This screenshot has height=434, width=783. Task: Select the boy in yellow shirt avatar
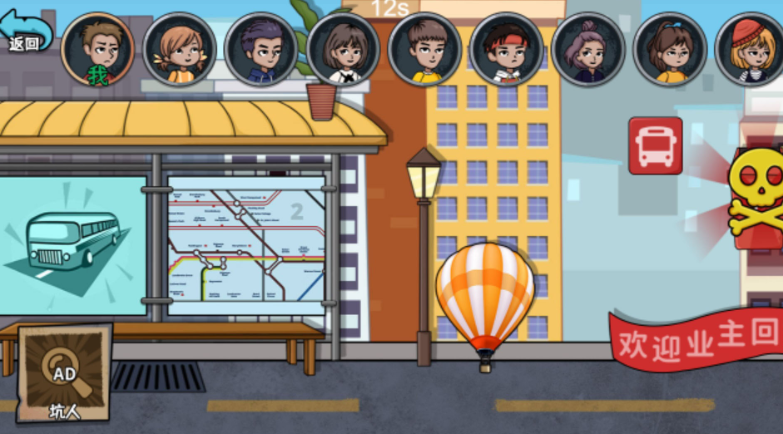click(425, 50)
